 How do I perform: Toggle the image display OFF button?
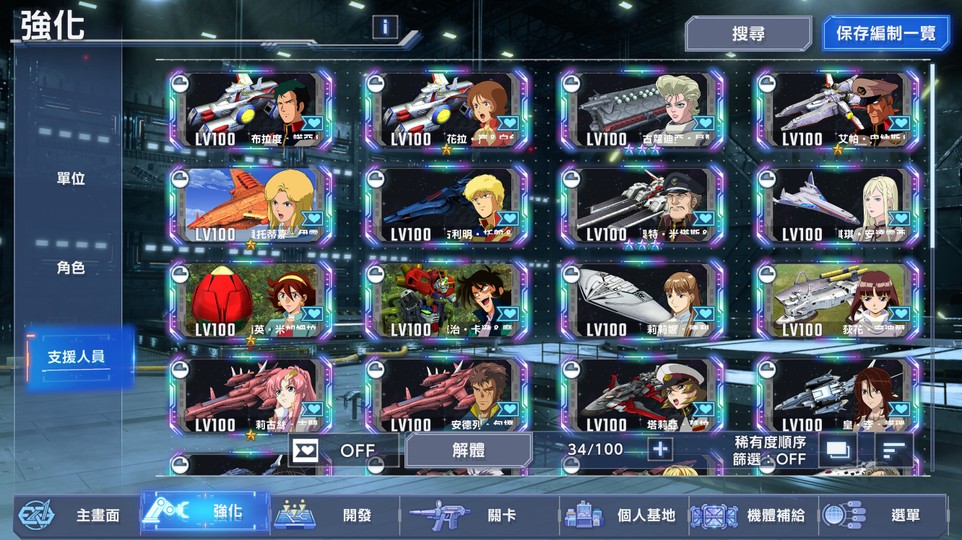(x=343, y=449)
